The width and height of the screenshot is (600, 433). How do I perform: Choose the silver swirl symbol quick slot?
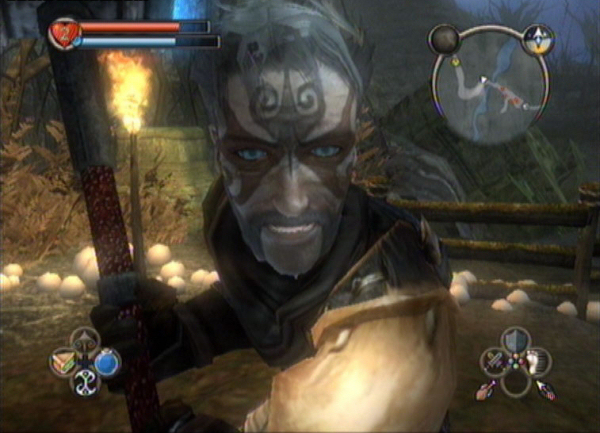click(85, 382)
